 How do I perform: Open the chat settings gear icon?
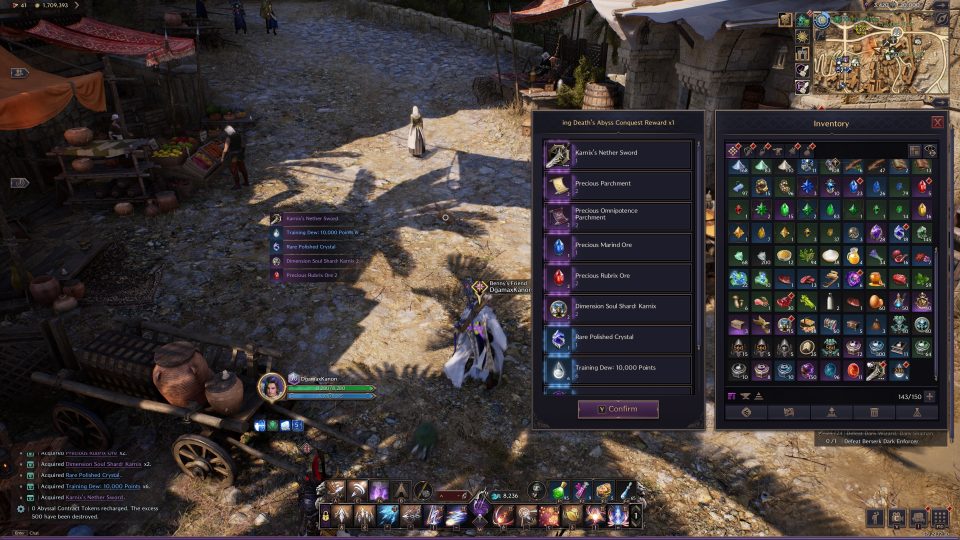(x=21, y=509)
